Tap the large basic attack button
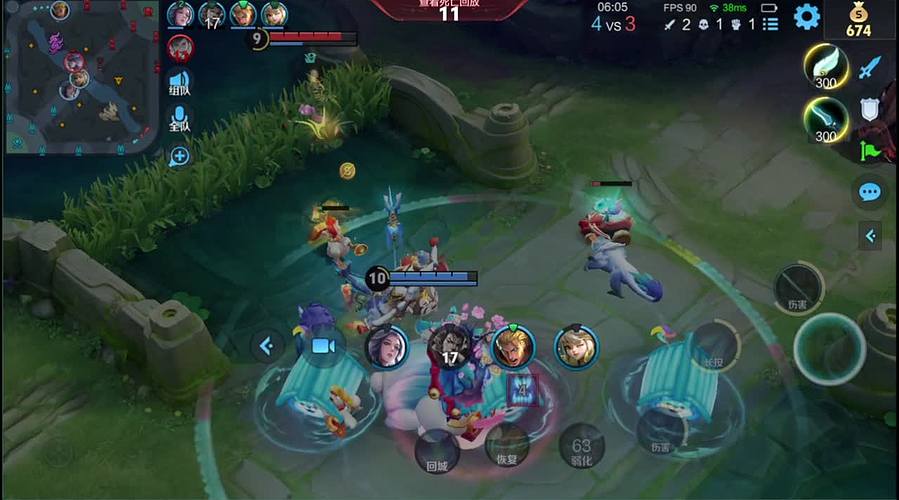 click(x=829, y=349)
